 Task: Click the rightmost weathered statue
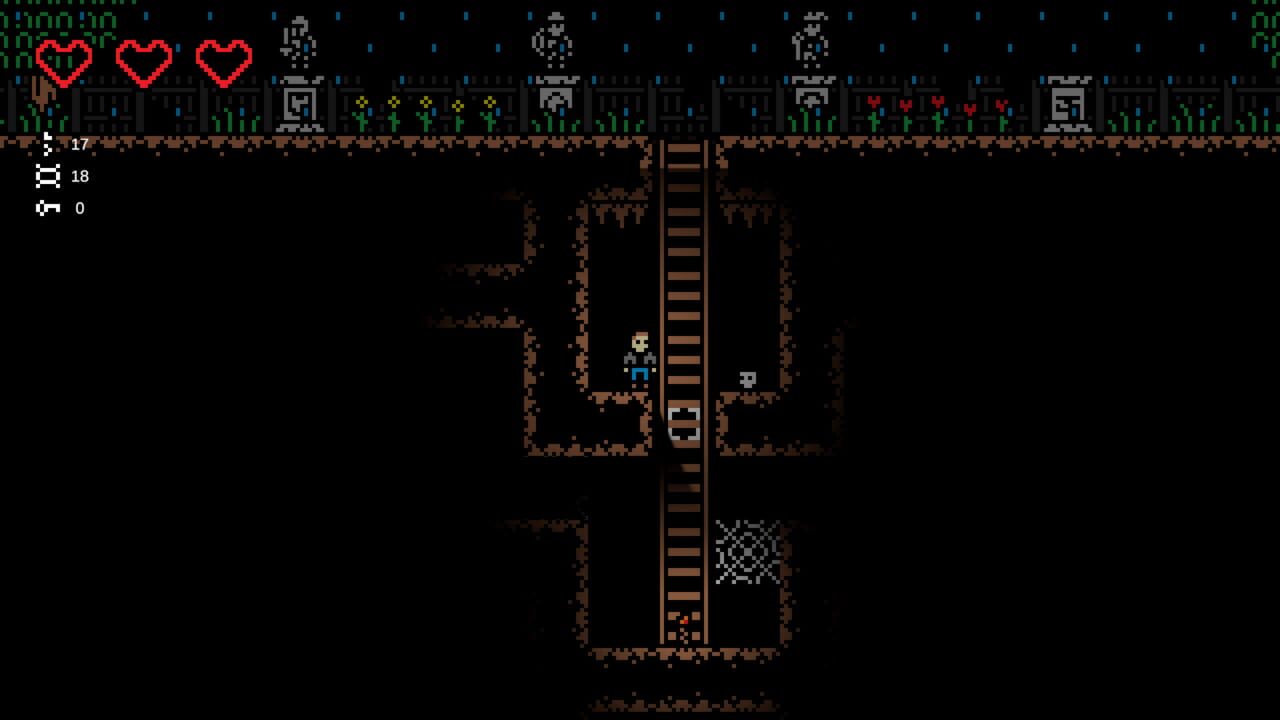[811, 40]
